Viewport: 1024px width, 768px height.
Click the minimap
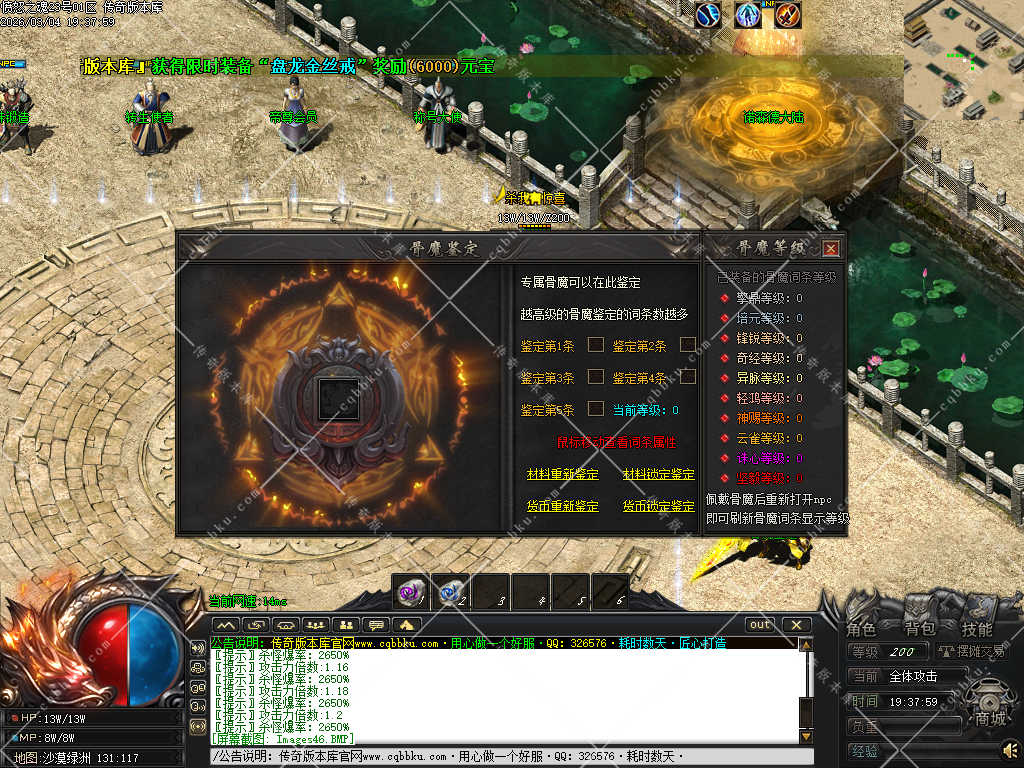coord(963,60)
